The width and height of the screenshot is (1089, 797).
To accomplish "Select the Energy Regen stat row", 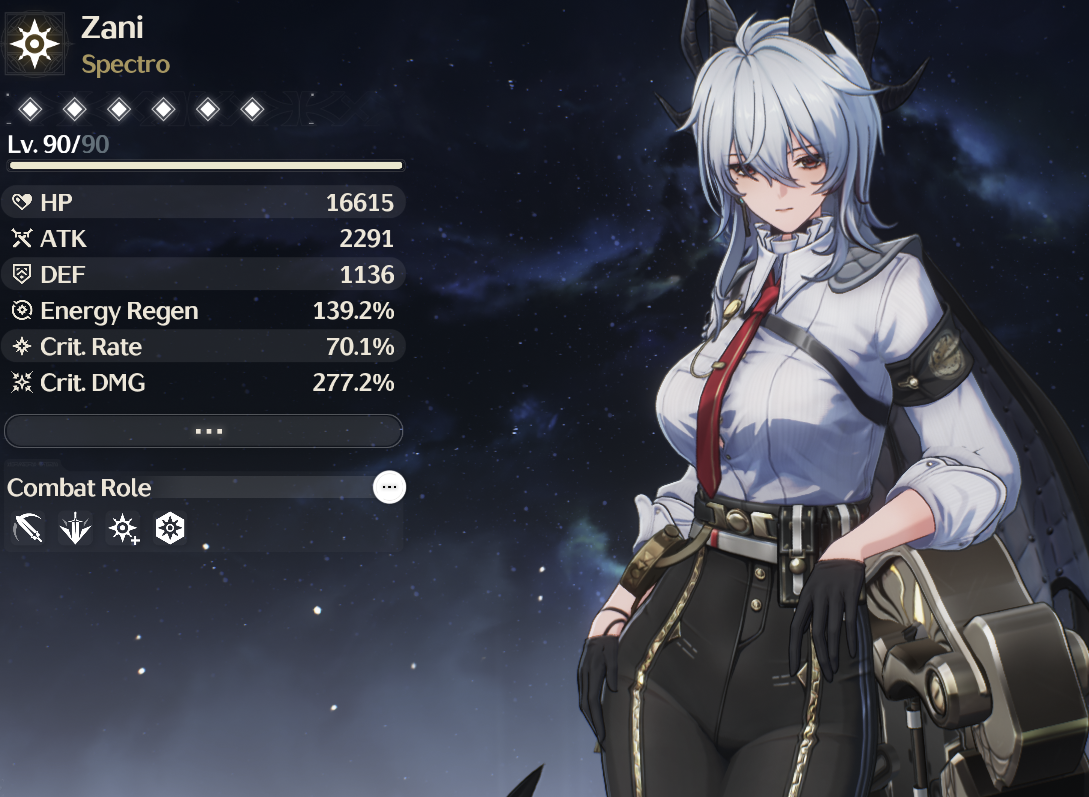I will tap(204, 311).
